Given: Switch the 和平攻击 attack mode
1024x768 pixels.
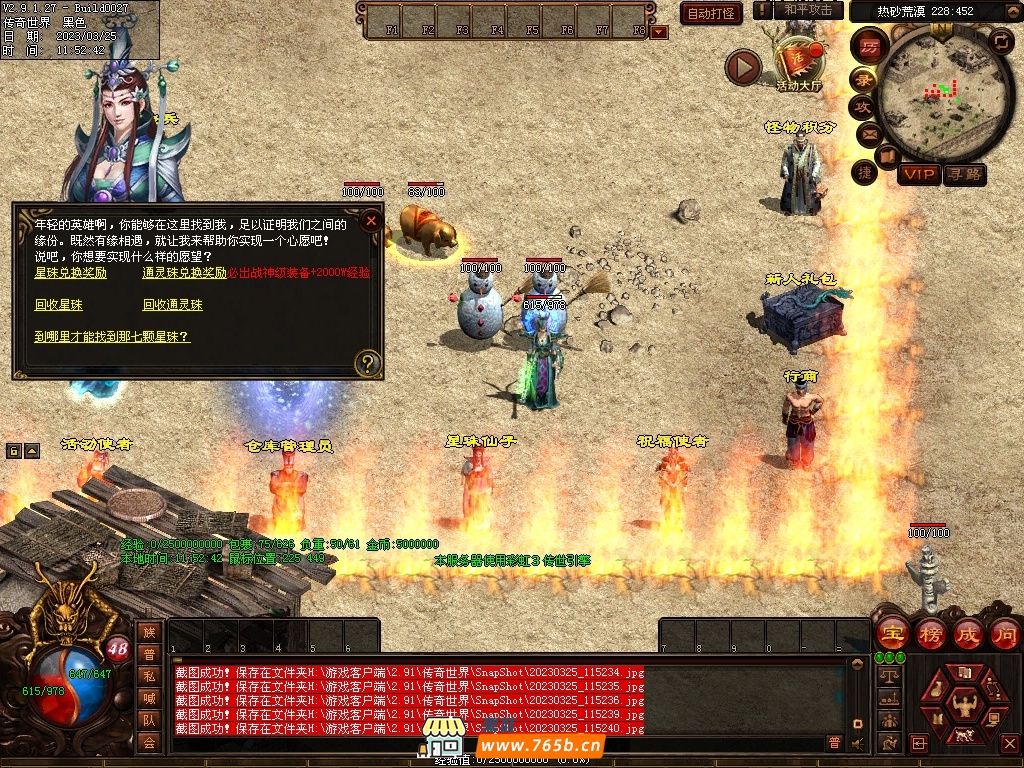Looking at the screenshot, I should [x=808, y=10].
